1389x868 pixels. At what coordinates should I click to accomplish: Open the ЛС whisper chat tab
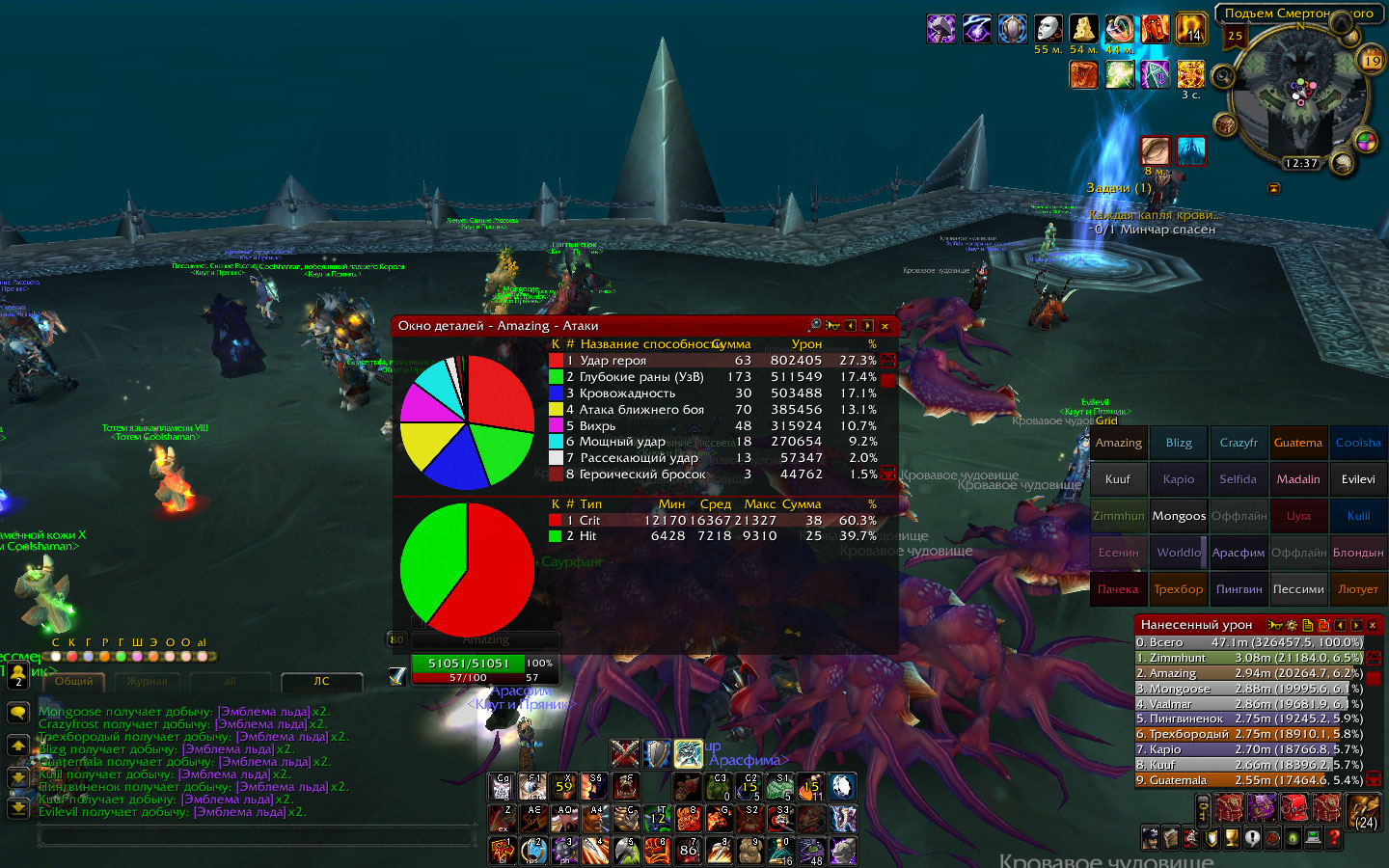321,682
